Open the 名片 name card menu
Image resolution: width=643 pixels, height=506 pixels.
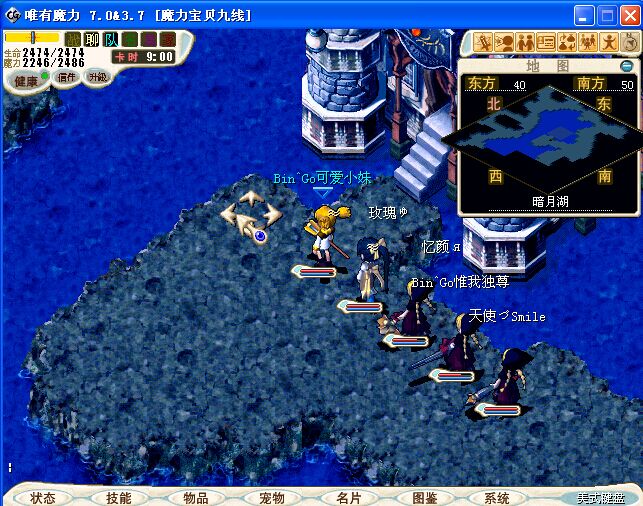pos(349,497)
